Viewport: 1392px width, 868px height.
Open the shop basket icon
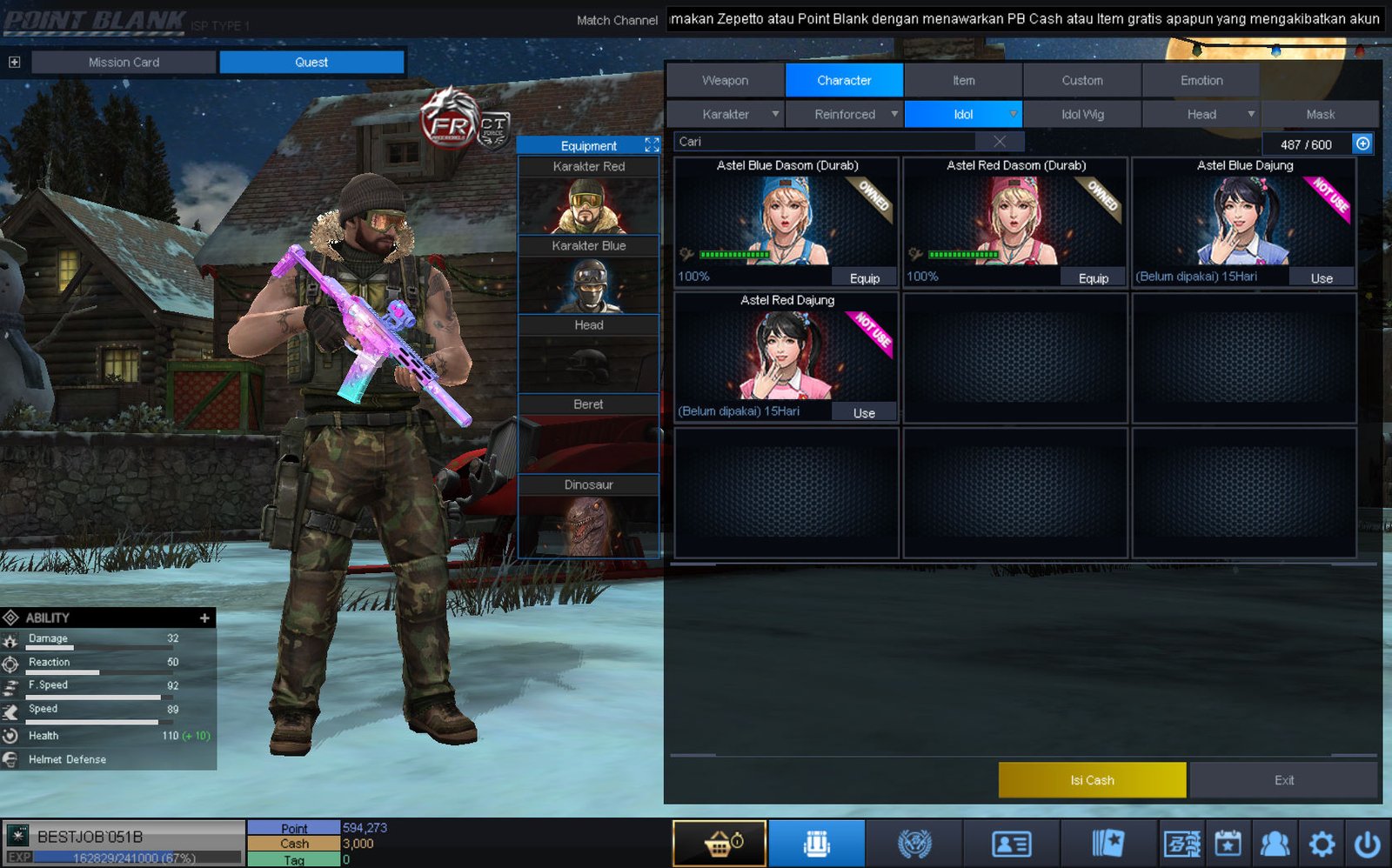[719, 844]
